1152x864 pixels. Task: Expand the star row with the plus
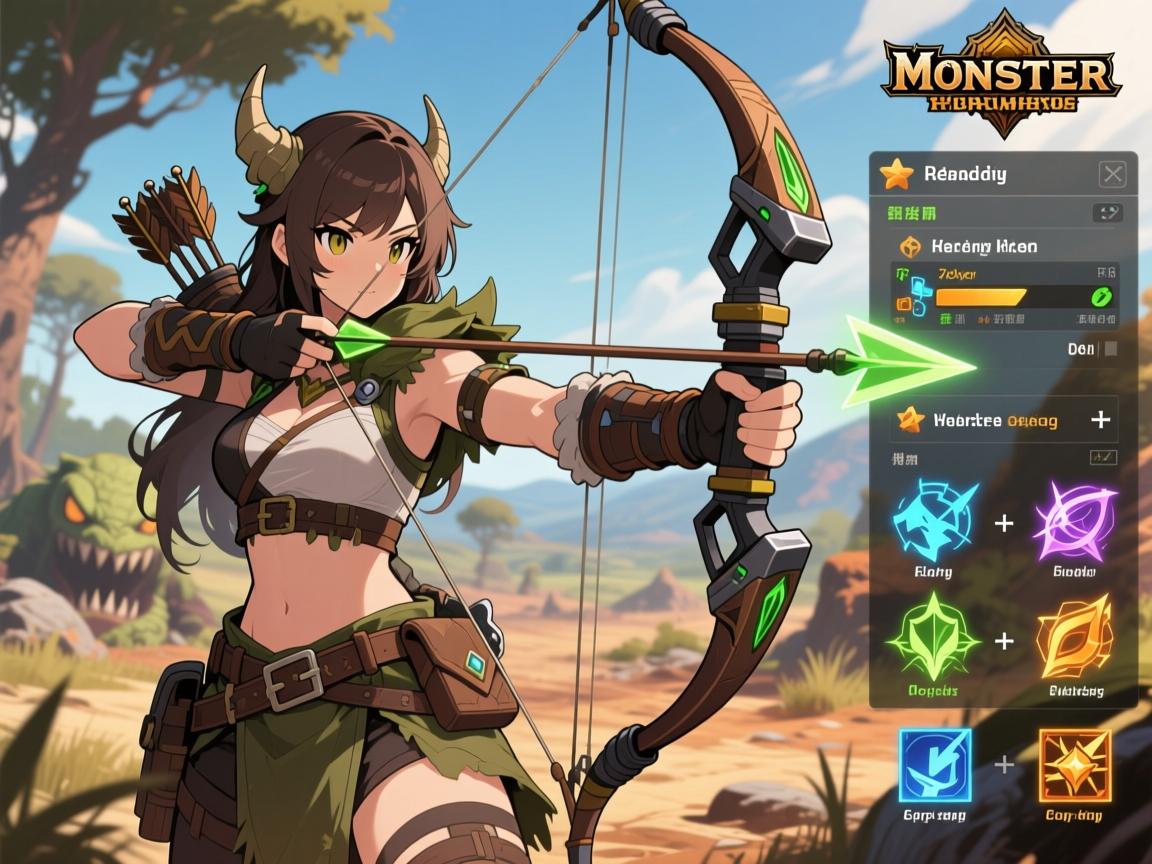tap(1100, 420)
